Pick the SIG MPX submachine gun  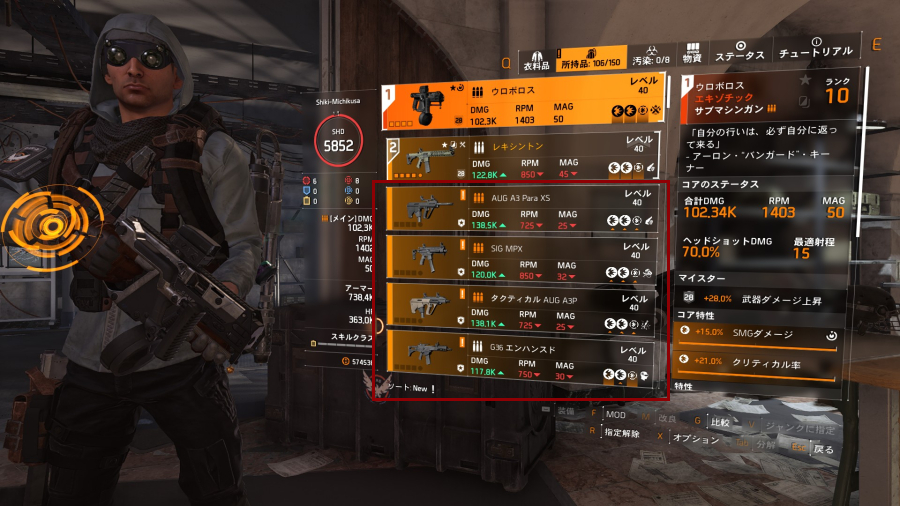(520, 258)
